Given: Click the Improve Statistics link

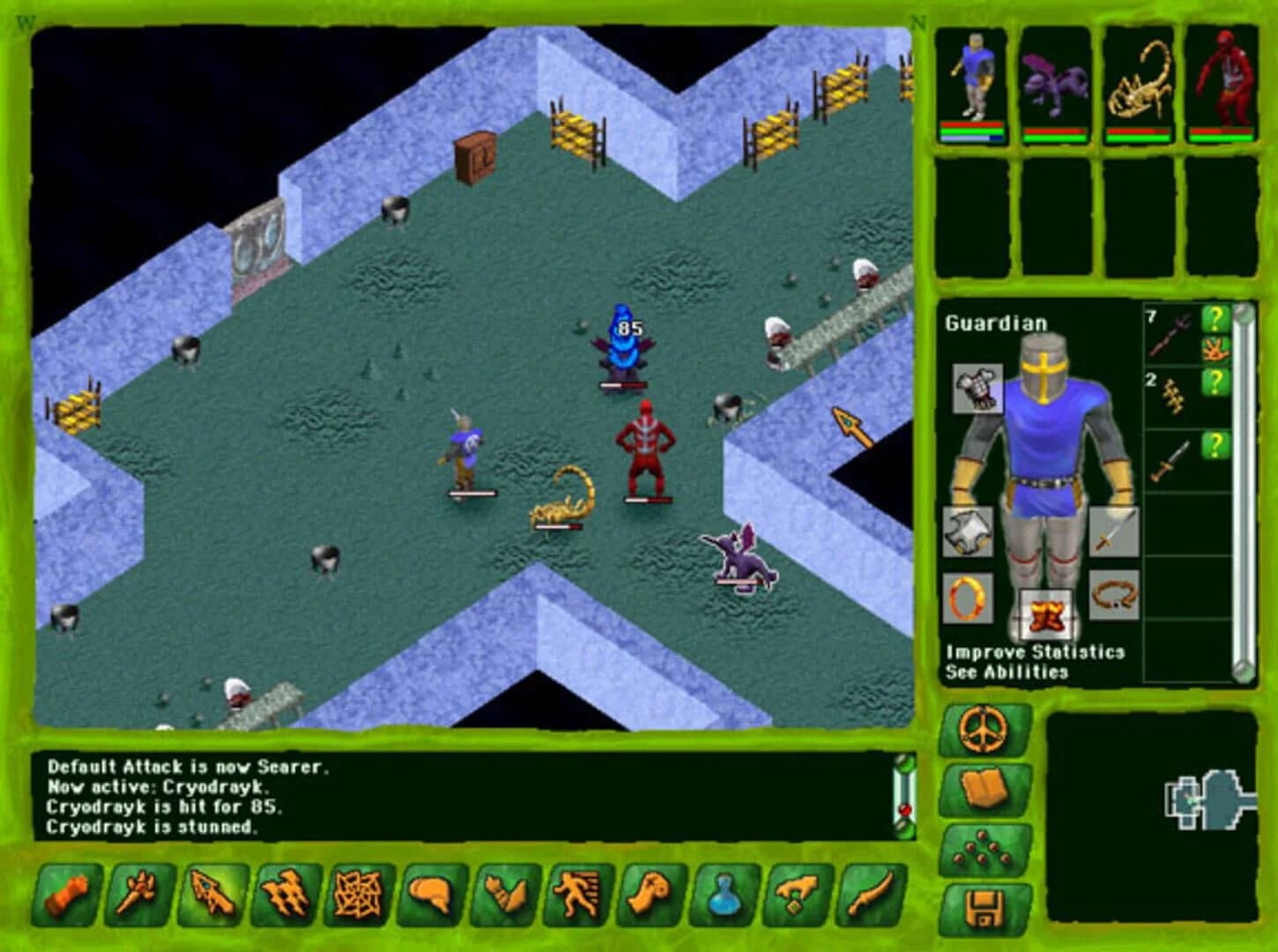Looking at the screenshot, I should 1036,654.
